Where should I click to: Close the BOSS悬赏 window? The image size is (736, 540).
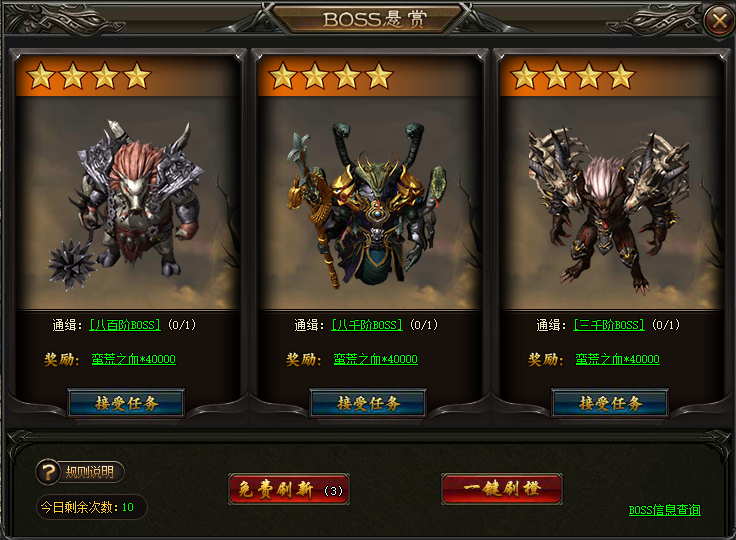pos(715,20)
